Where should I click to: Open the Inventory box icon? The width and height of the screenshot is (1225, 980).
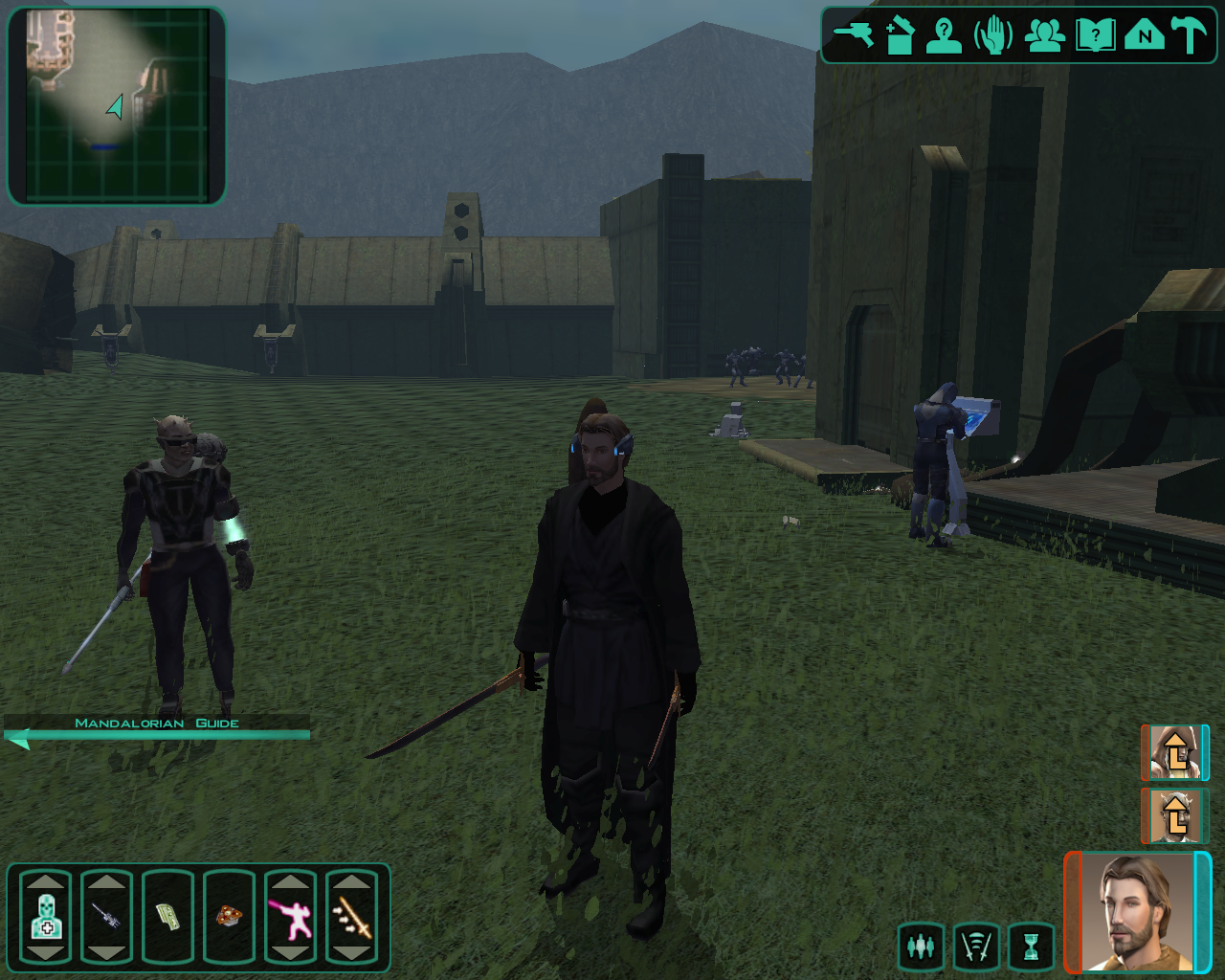tap(900, 36)
